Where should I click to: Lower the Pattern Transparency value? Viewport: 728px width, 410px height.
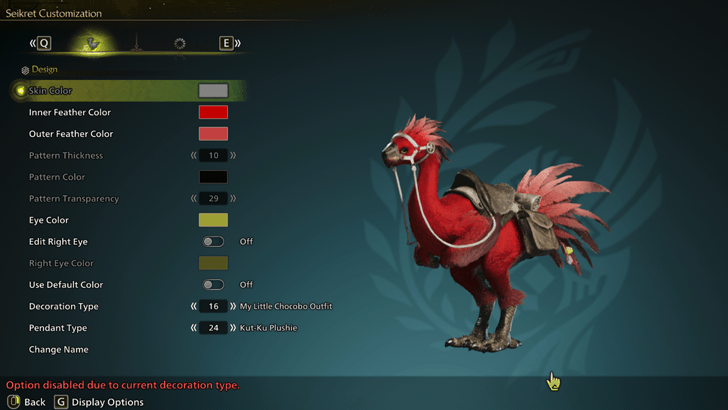tap(194, 199)
